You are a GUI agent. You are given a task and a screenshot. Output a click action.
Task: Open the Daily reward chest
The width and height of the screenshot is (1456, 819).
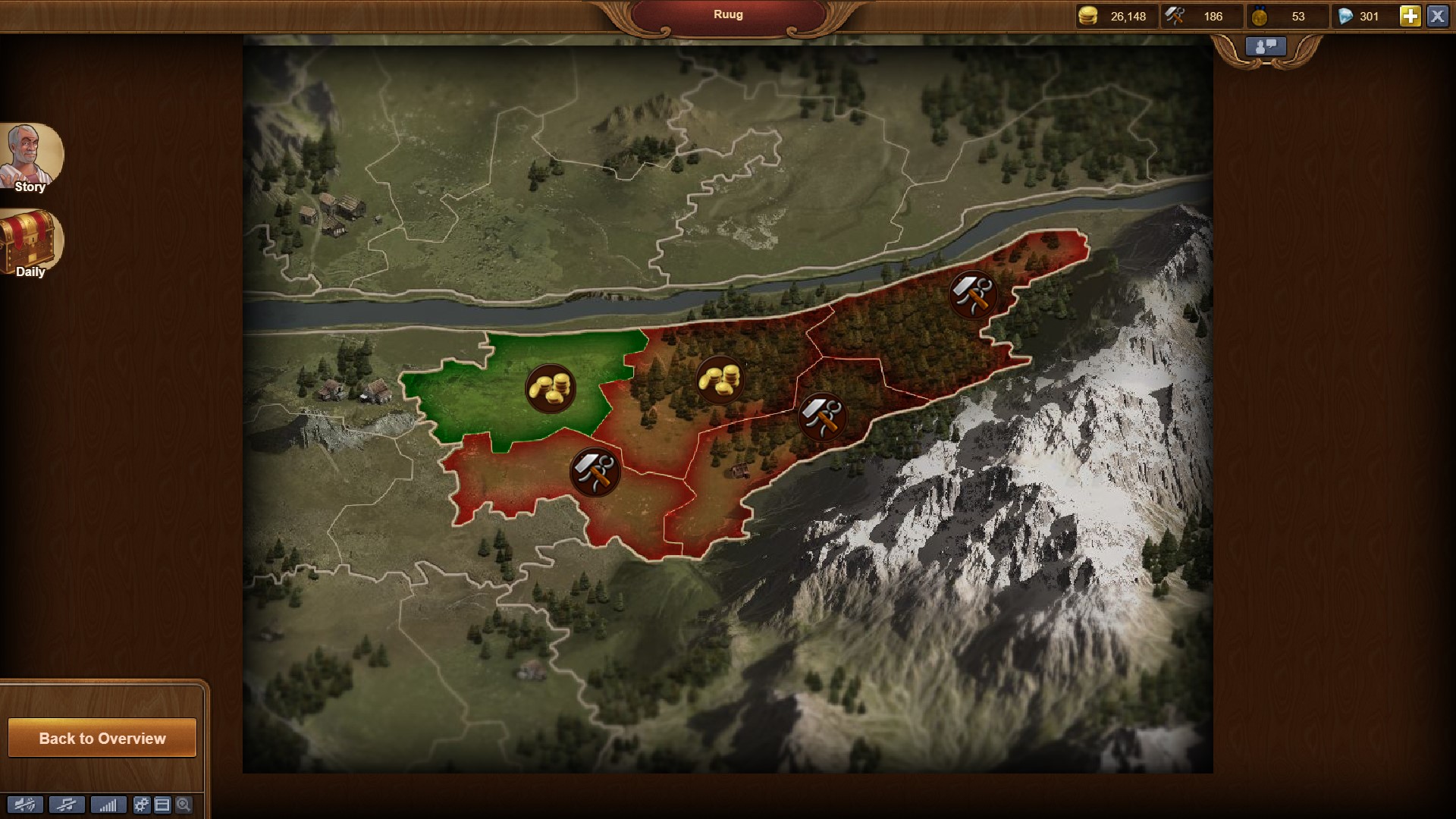point(30,243)
